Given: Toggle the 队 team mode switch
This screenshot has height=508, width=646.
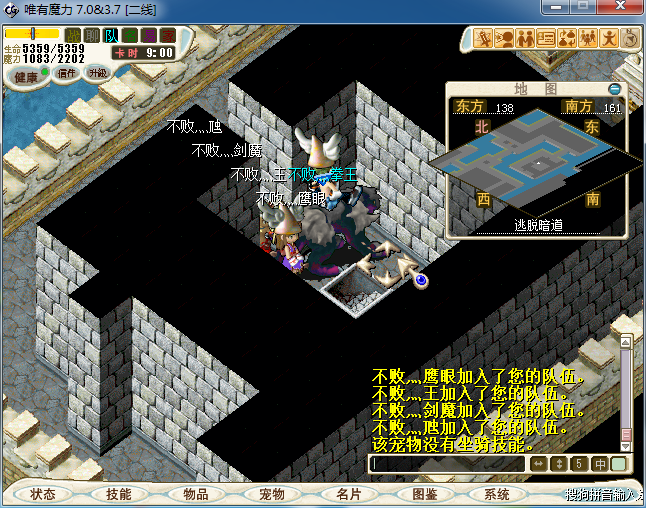Looking at the screenshot, I should click(x=111, y=36).
